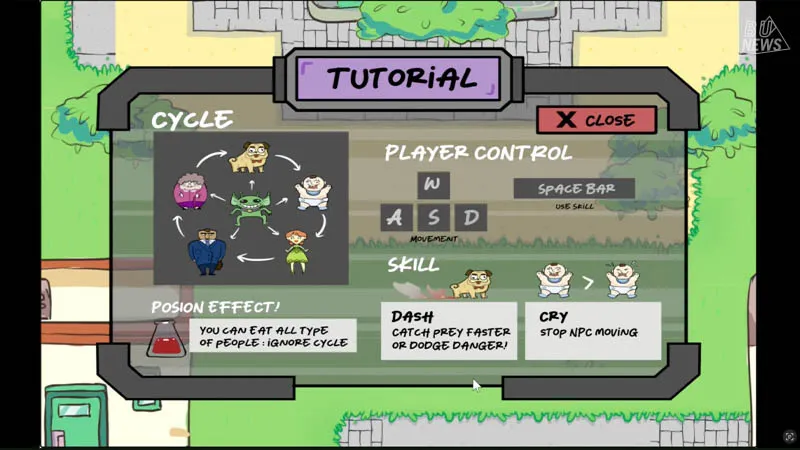This screenshot has width=800, height=450.
Task: Close the Tutorial panel
Action: (x=596, y=120)
